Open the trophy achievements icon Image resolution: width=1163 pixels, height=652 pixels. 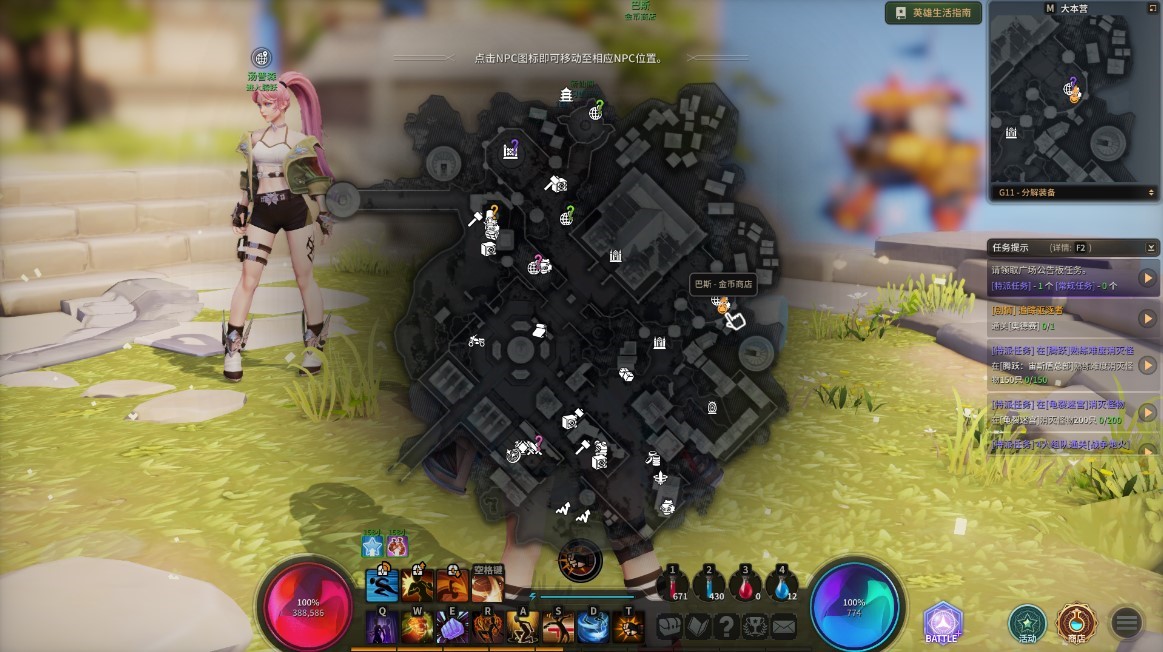[x=755, y=626]
